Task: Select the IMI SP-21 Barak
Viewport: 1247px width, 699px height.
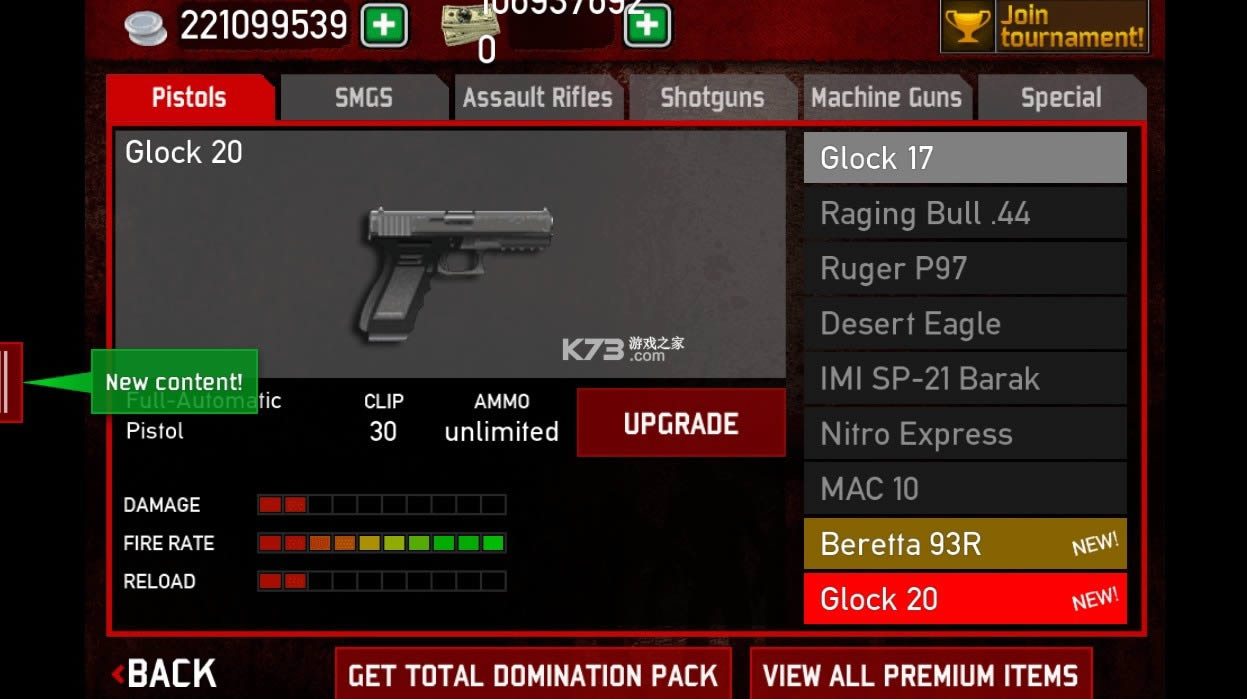Action: [x=965, y=378]
